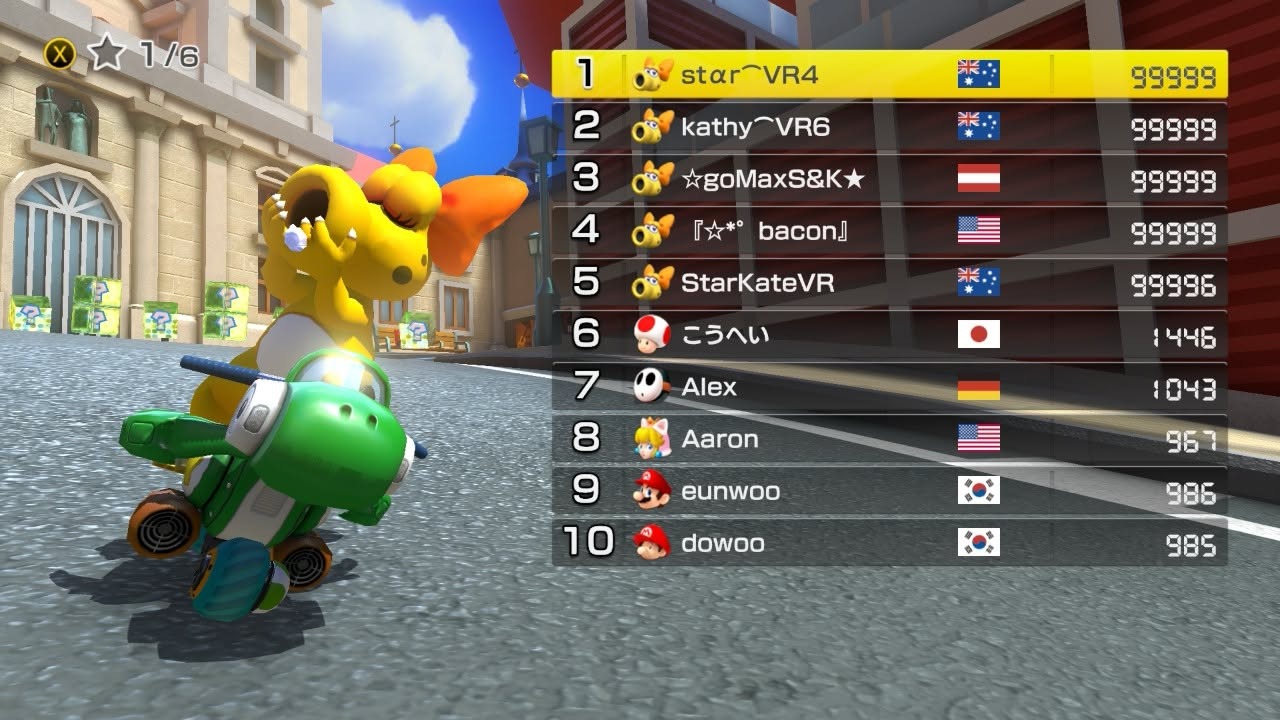Image resolution: width=1280 pixels, height=720 pixels.
Task: Choose the dowoo player row
Action: tap(889, 543)
